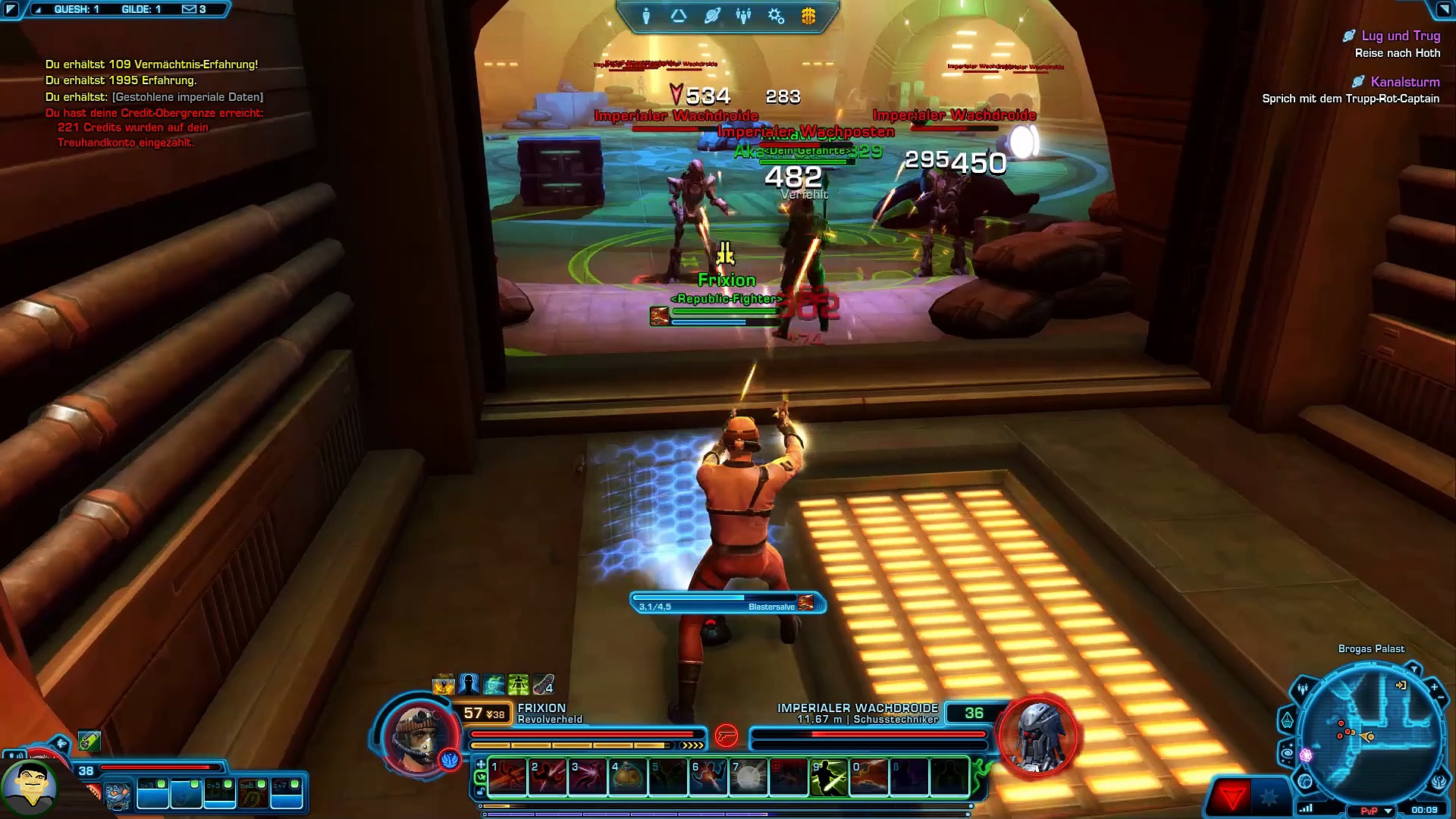The image size is (1456, 819).
Task: Open the character sheet from top menu
Action: [646, 16]
